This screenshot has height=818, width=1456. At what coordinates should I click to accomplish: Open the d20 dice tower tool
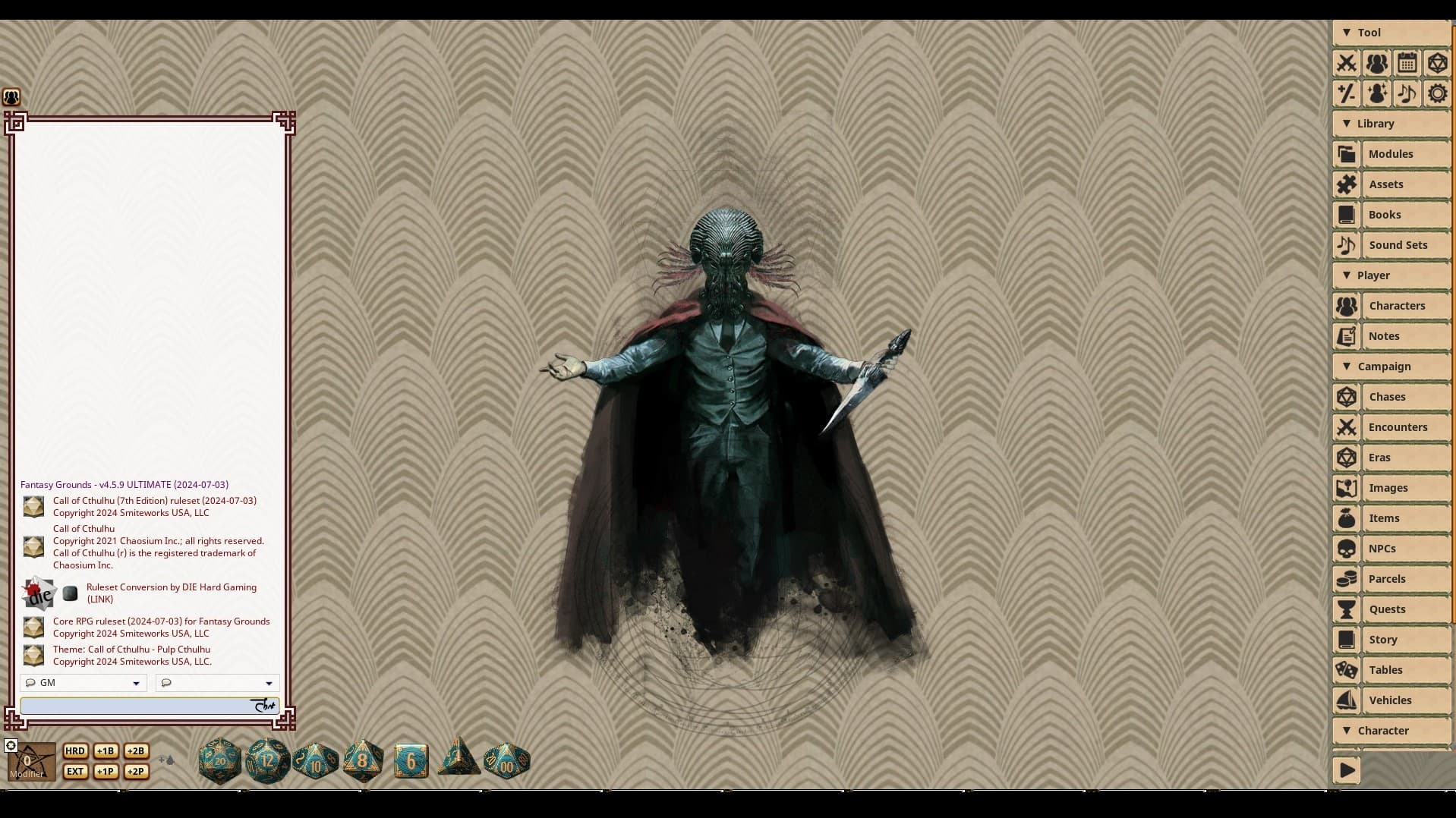pos(1437,64)
